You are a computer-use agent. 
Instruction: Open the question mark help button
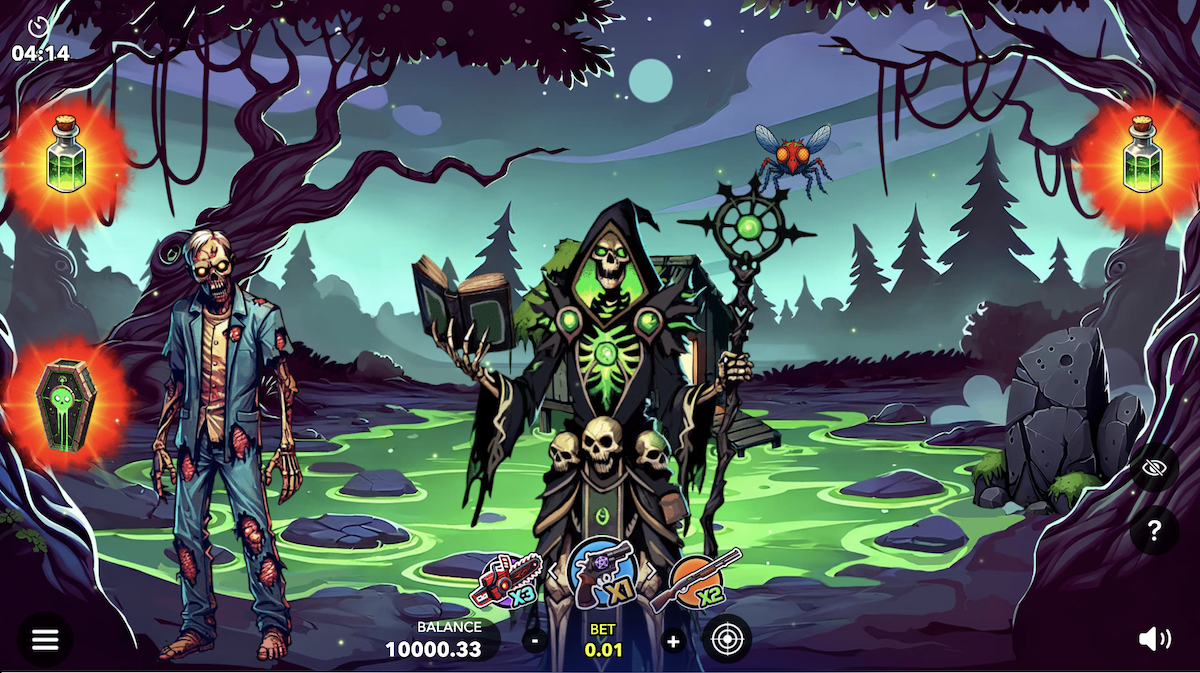1154,530
